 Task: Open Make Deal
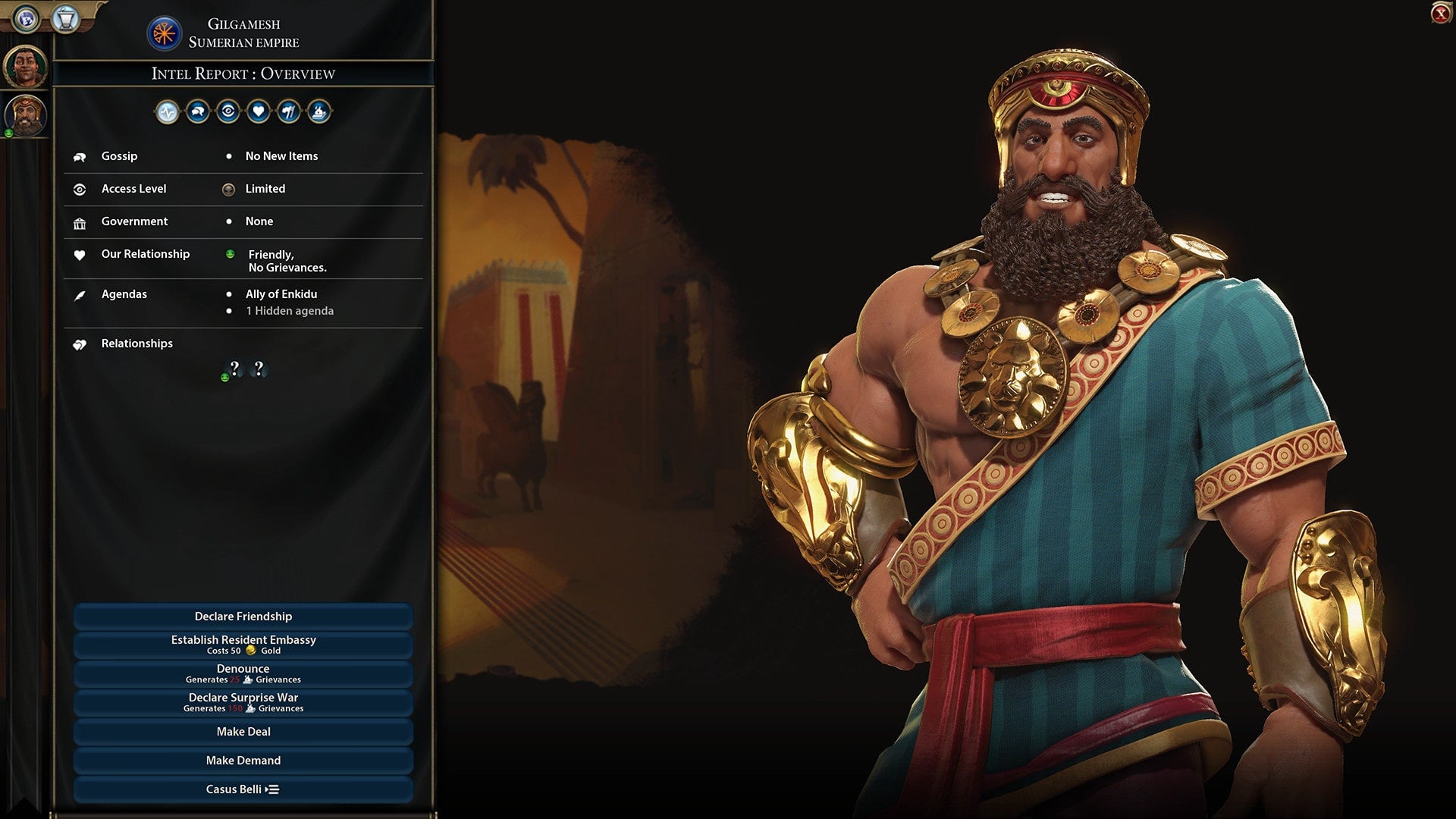243,731
